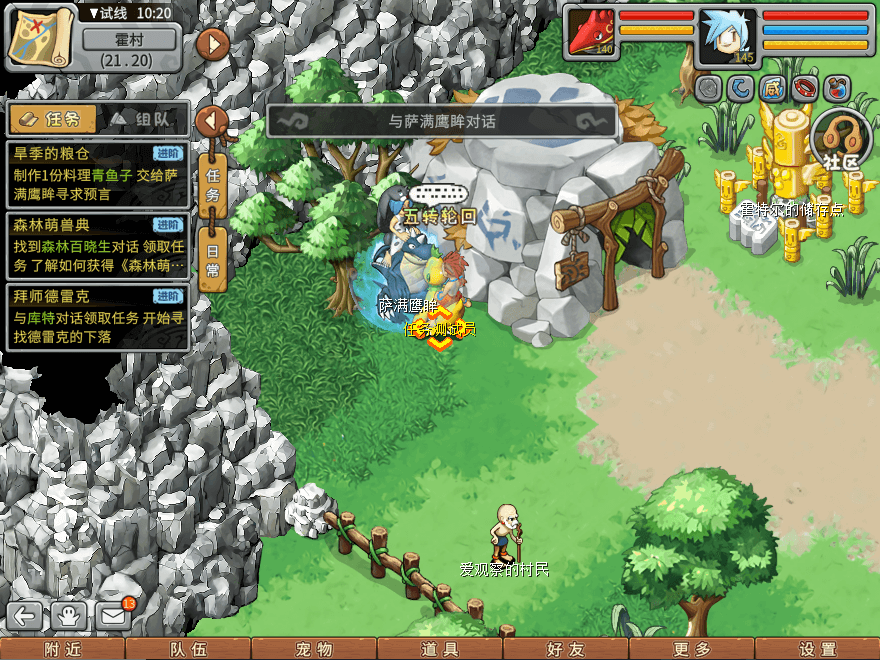This screenshot has width=880, height=660.
Task: Click the red dragon pet portrait
Action: [591, 32]
